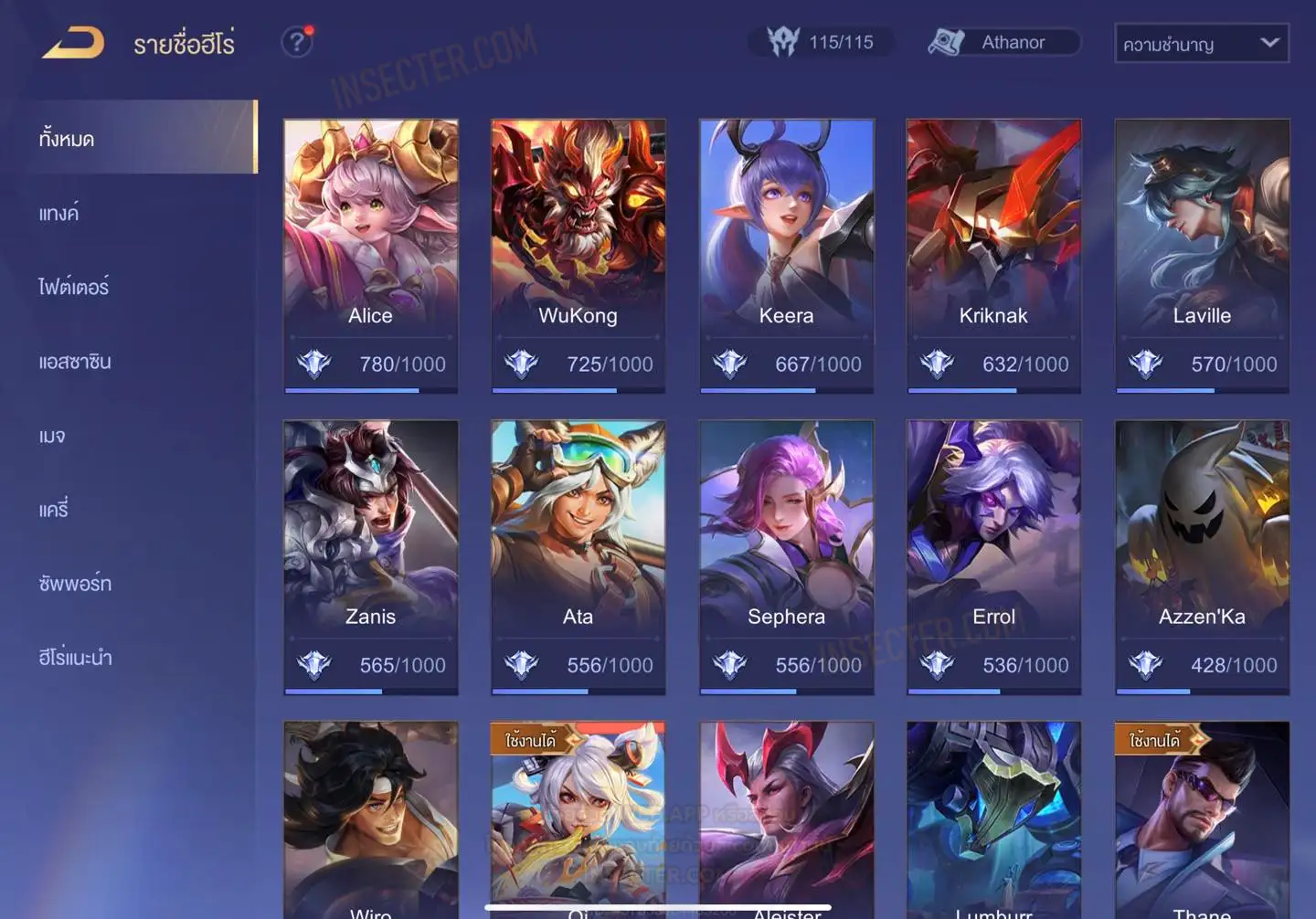The width and height of the screenshot is (1316, 919).
Task: Show the แอสซาซิน heroes
Action: point(75,362)
